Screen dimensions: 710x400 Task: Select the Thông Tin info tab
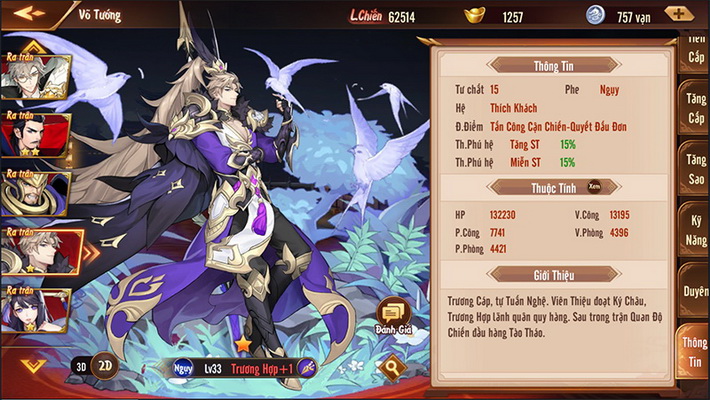click(694, 352)
